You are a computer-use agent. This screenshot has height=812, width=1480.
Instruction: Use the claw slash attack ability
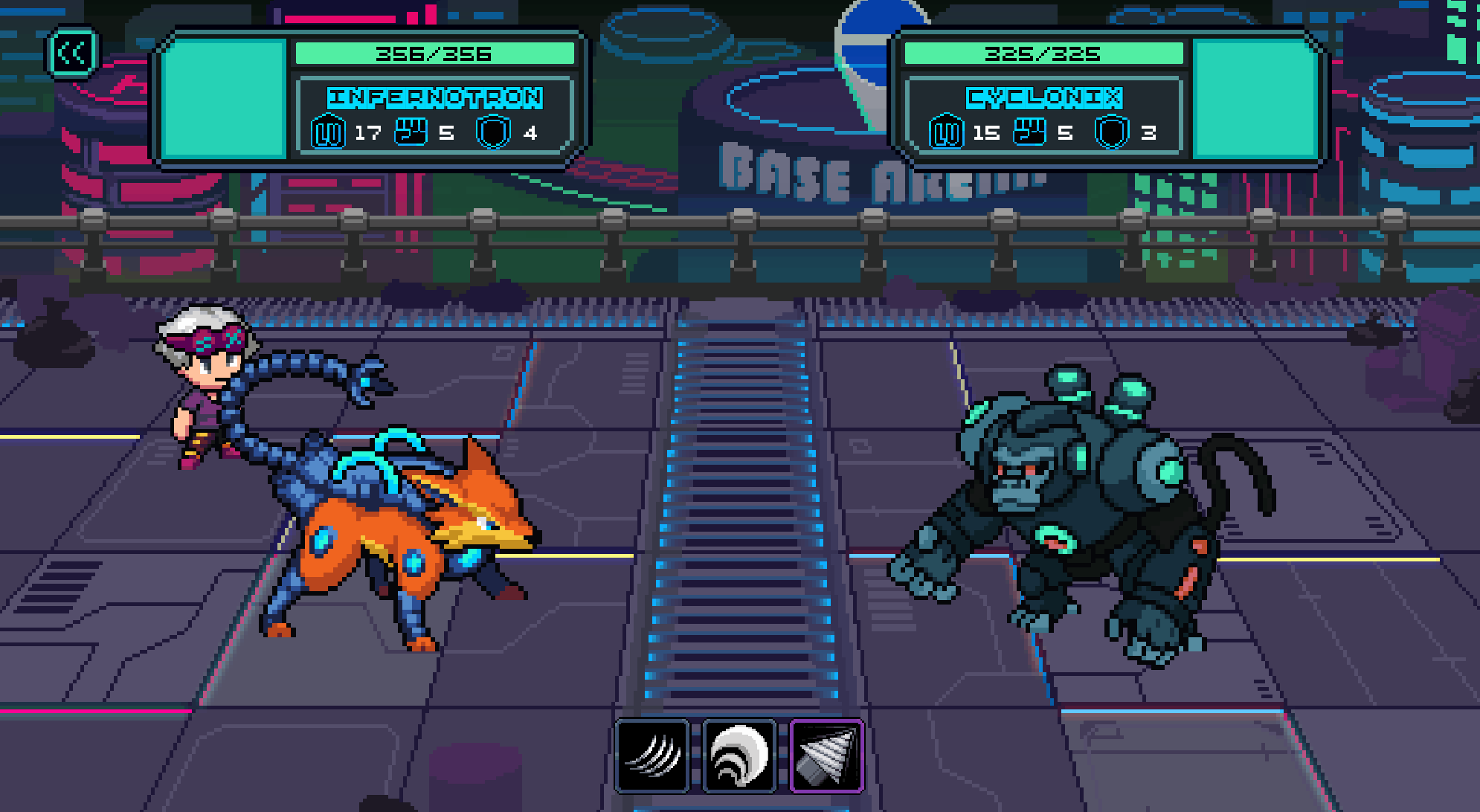[x=652, y=755]
